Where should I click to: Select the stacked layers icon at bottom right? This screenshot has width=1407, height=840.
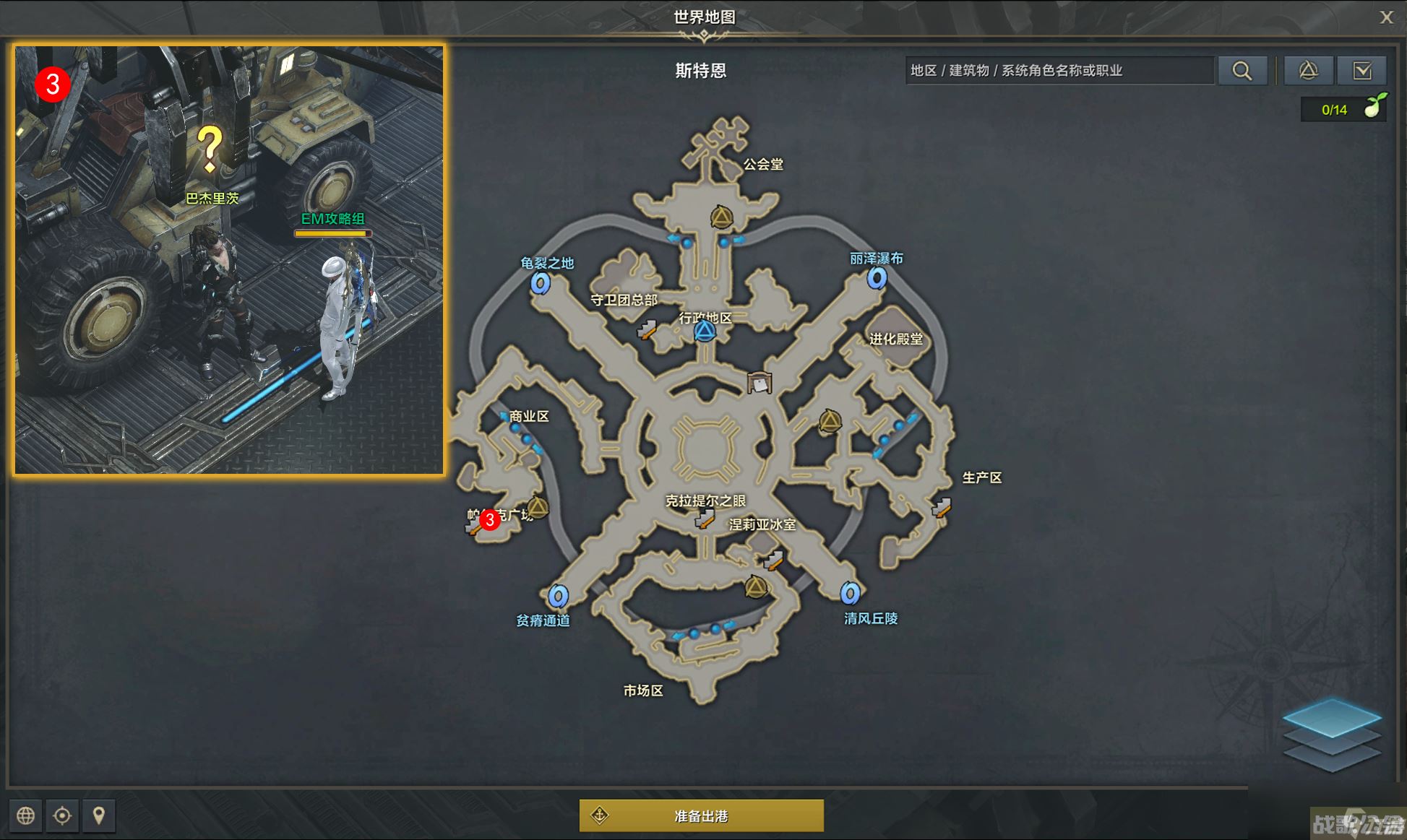[x=1333, y=736]
